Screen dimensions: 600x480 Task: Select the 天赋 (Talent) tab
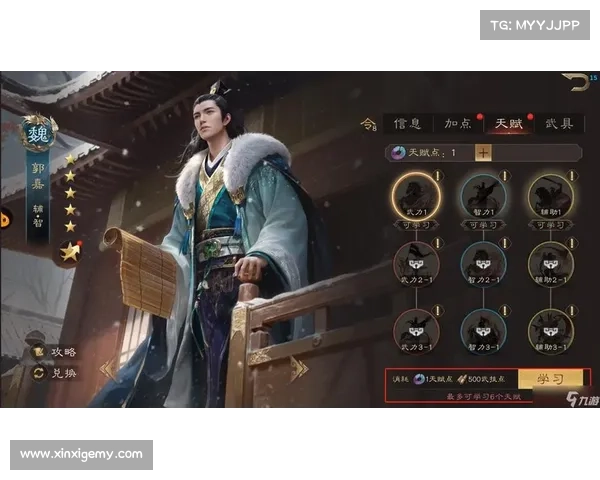coord(510,124)
